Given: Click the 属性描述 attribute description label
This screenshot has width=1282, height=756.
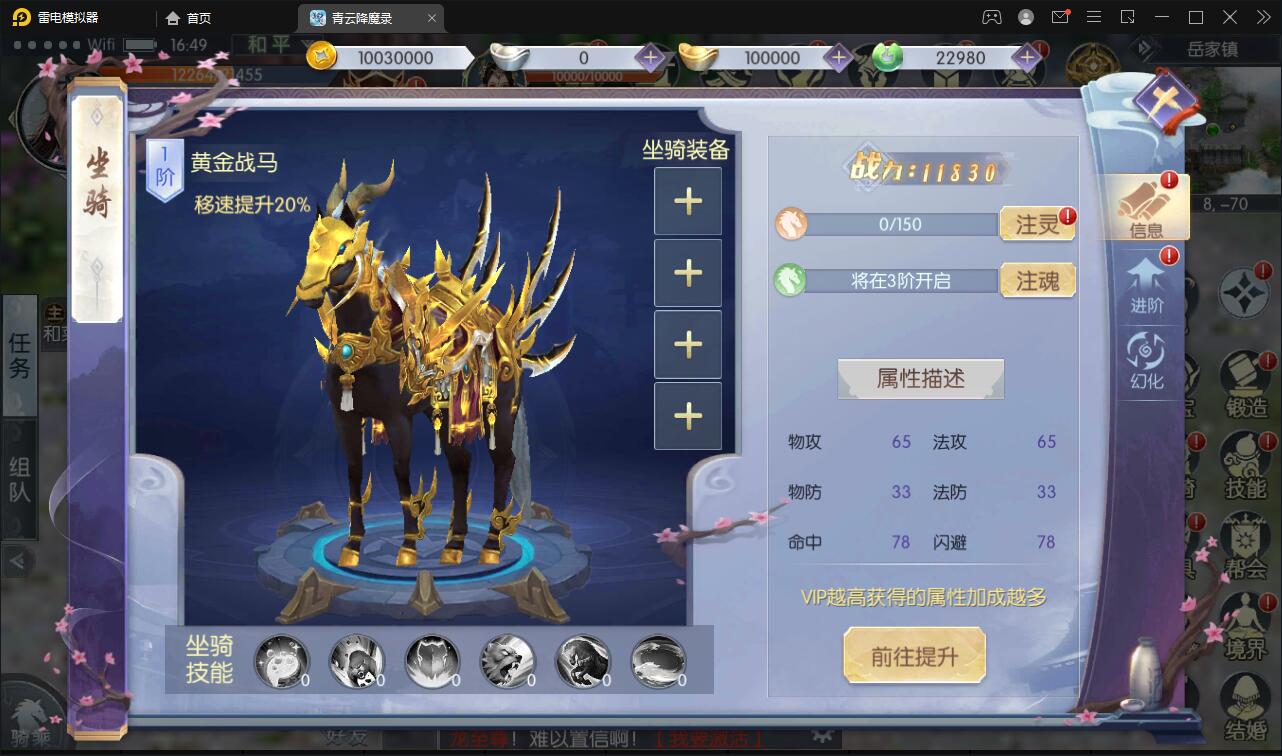Looking at the screenshot, I should pos(919,378).
